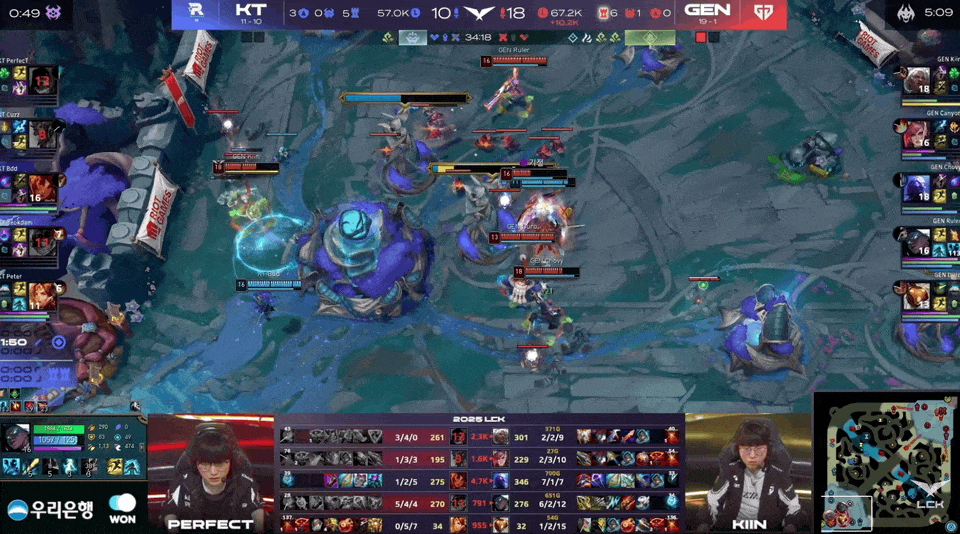Click the PERFECT player camera feed
Image resolution: width=960 pixels, height=534 pixels.
pos(211,470)
